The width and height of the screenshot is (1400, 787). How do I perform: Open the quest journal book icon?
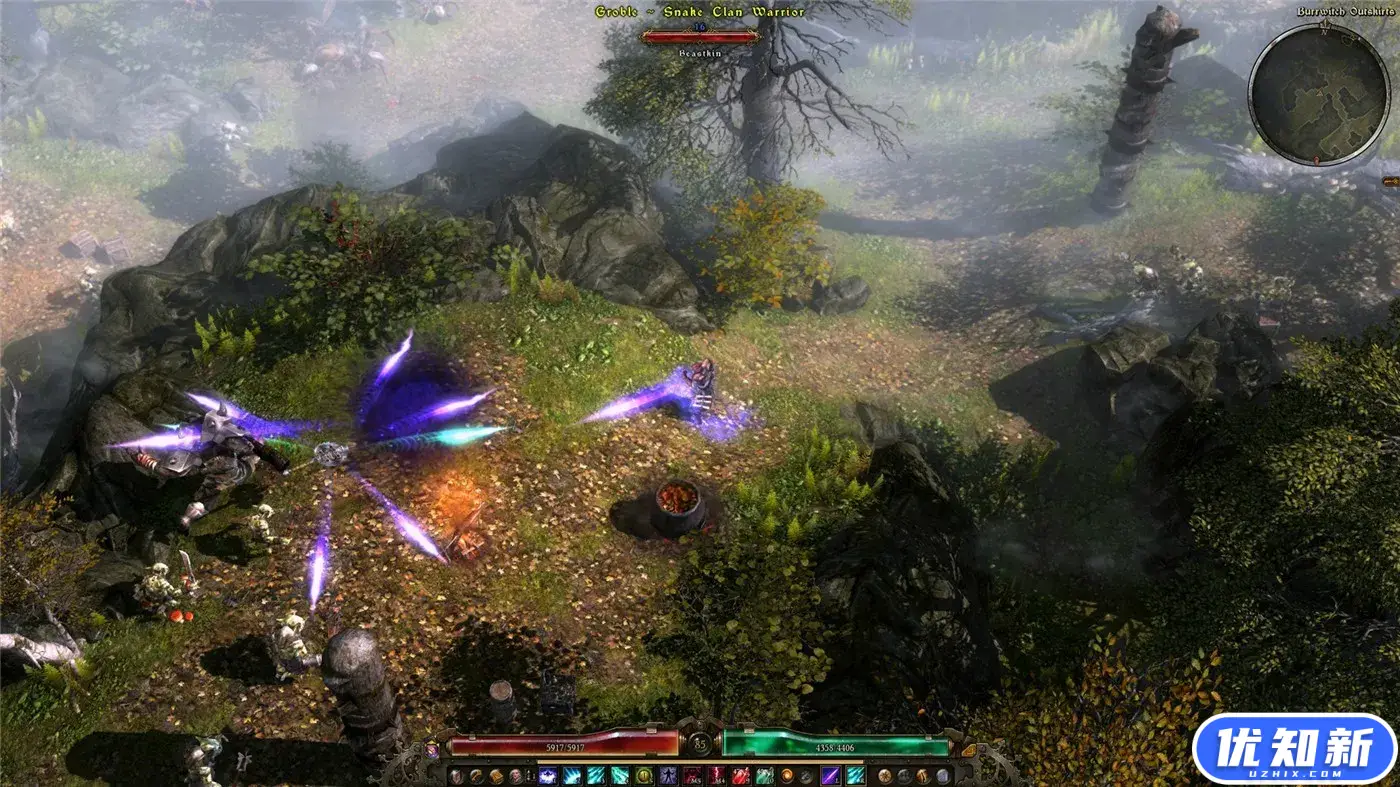click(497, 776)
